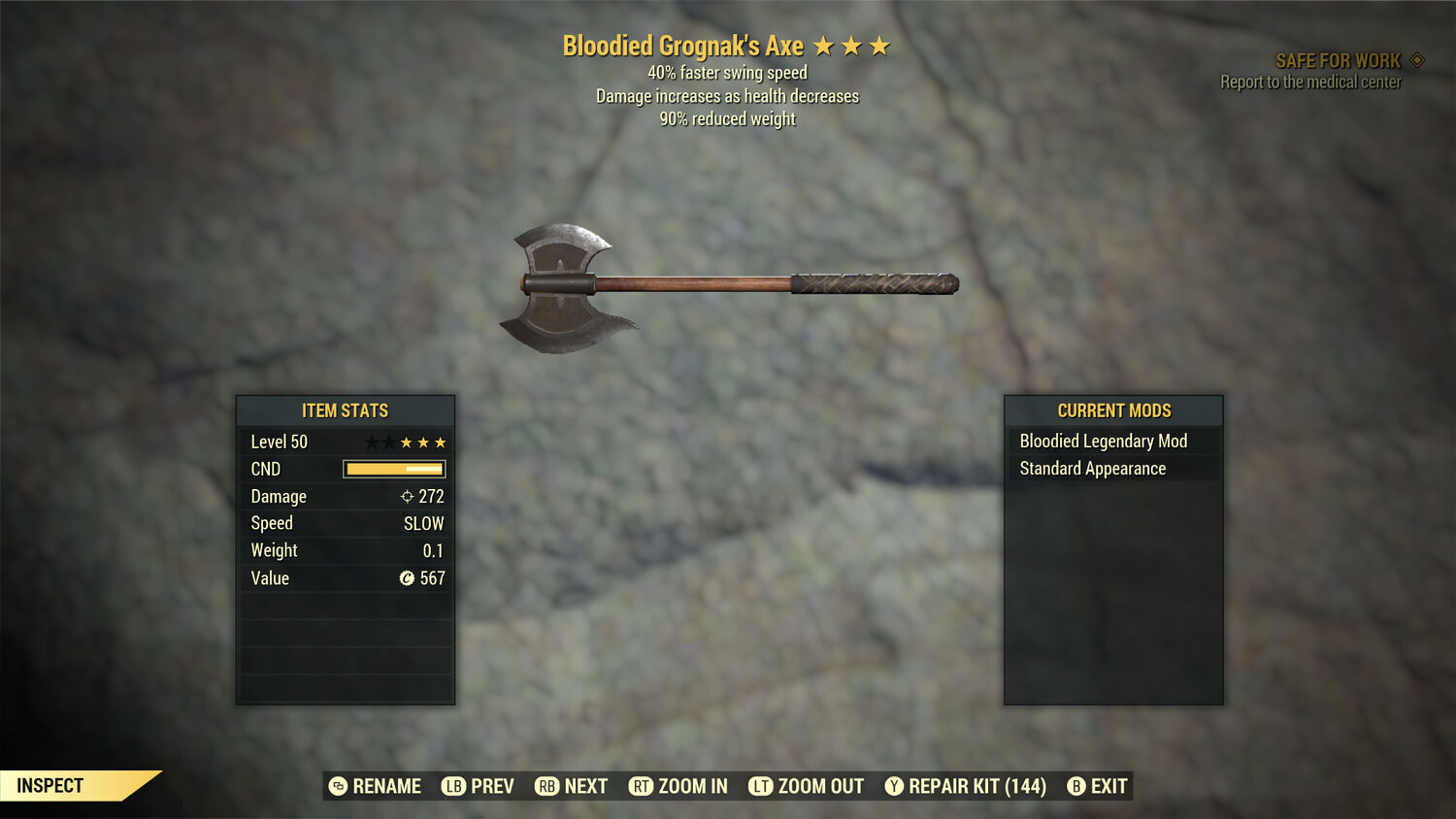Select the Rename option

(376, 786)
